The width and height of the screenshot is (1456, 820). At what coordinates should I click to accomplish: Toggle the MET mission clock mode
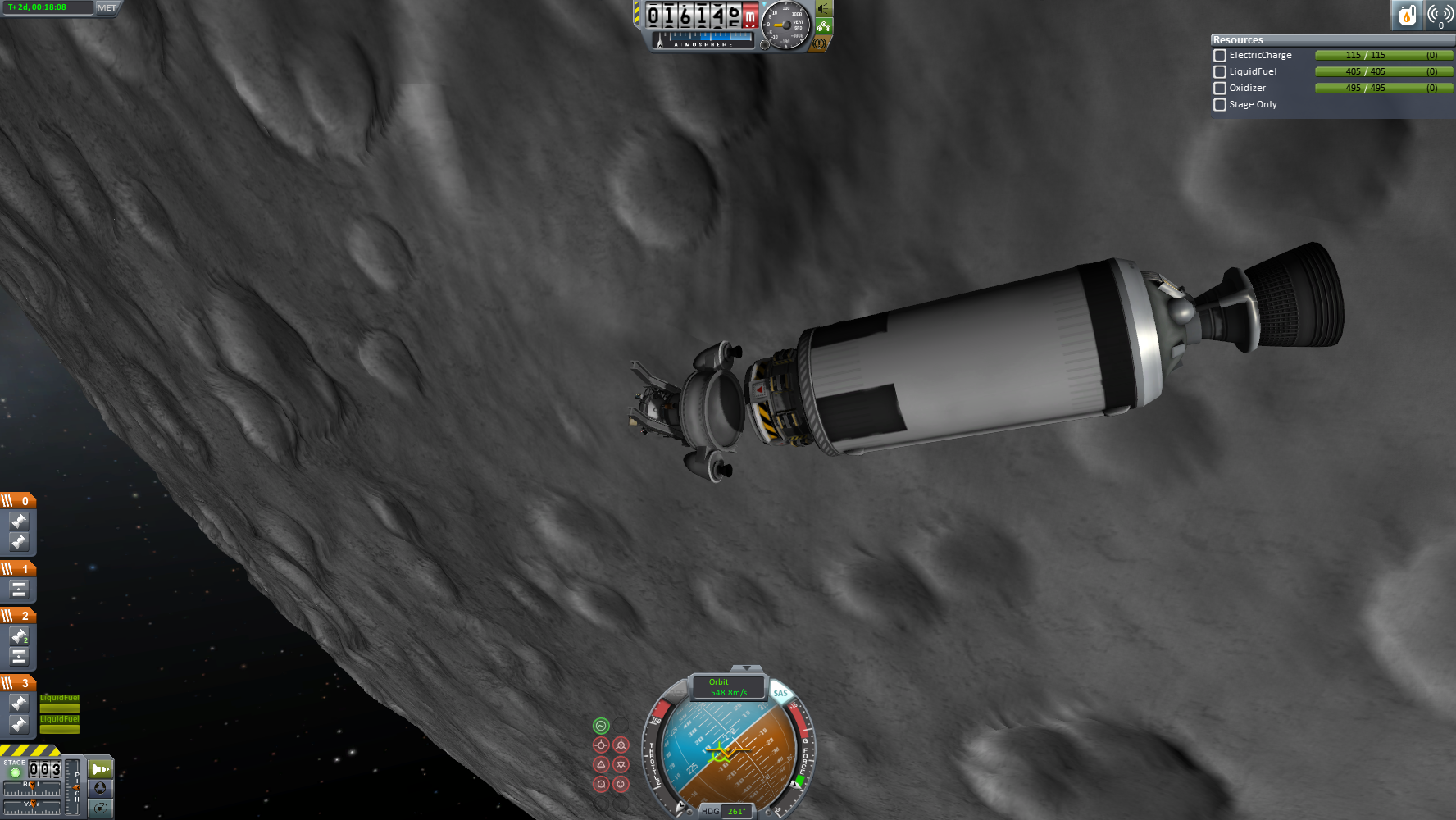pos(107,7)
